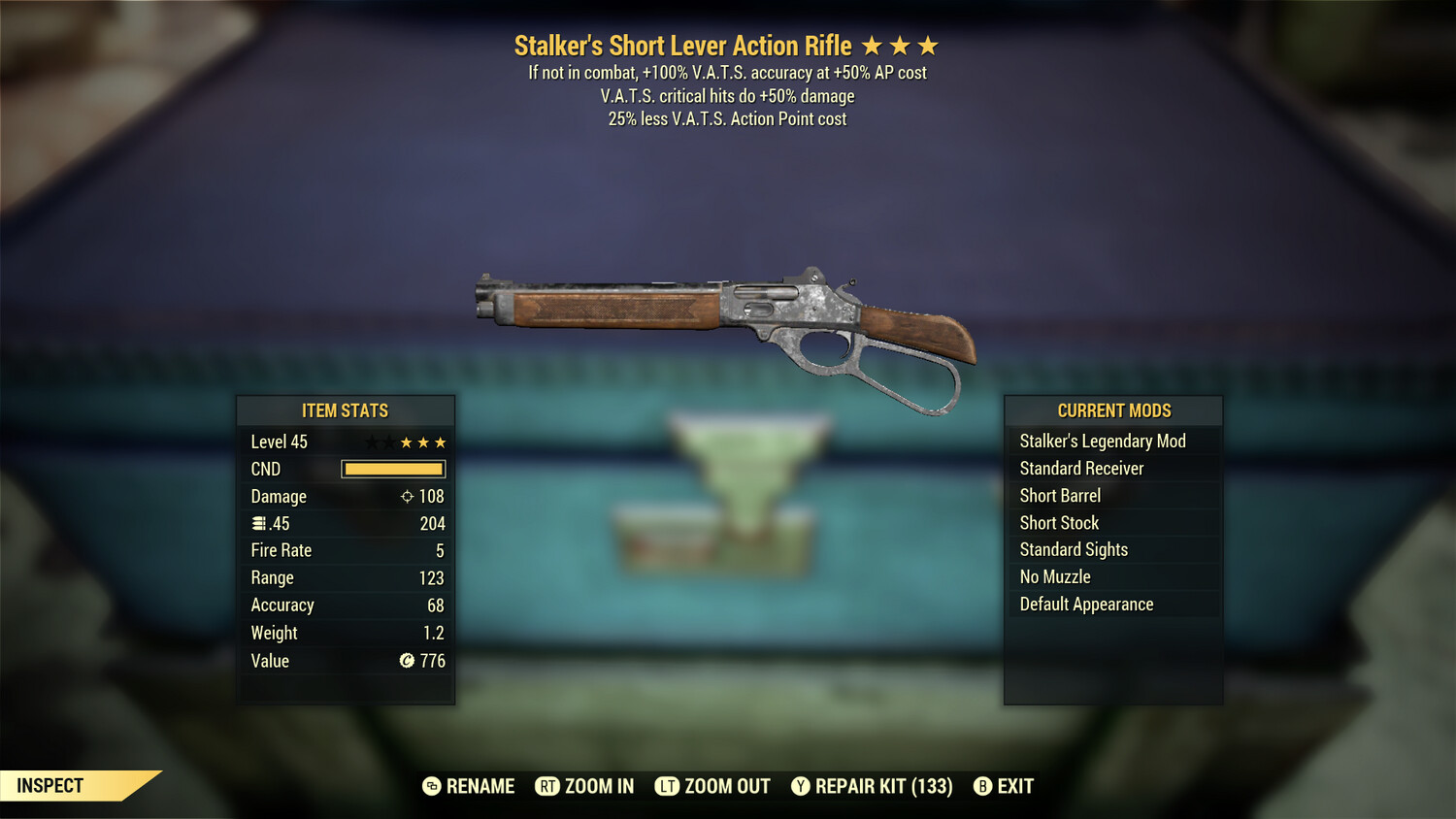The image size is (1456, 819).
Task: Click the B icon beside EXIT
Action: pyautogui.click(x=983, y=786)
